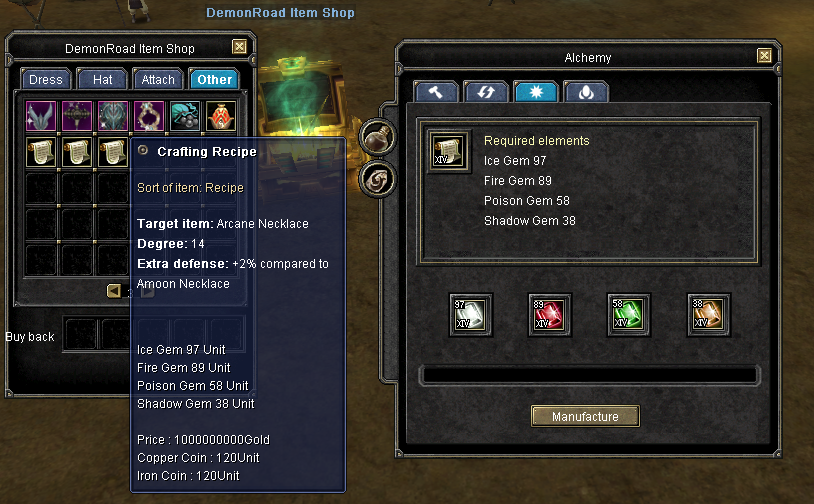Pick the green Poison Gem slot

pos(629,314)
